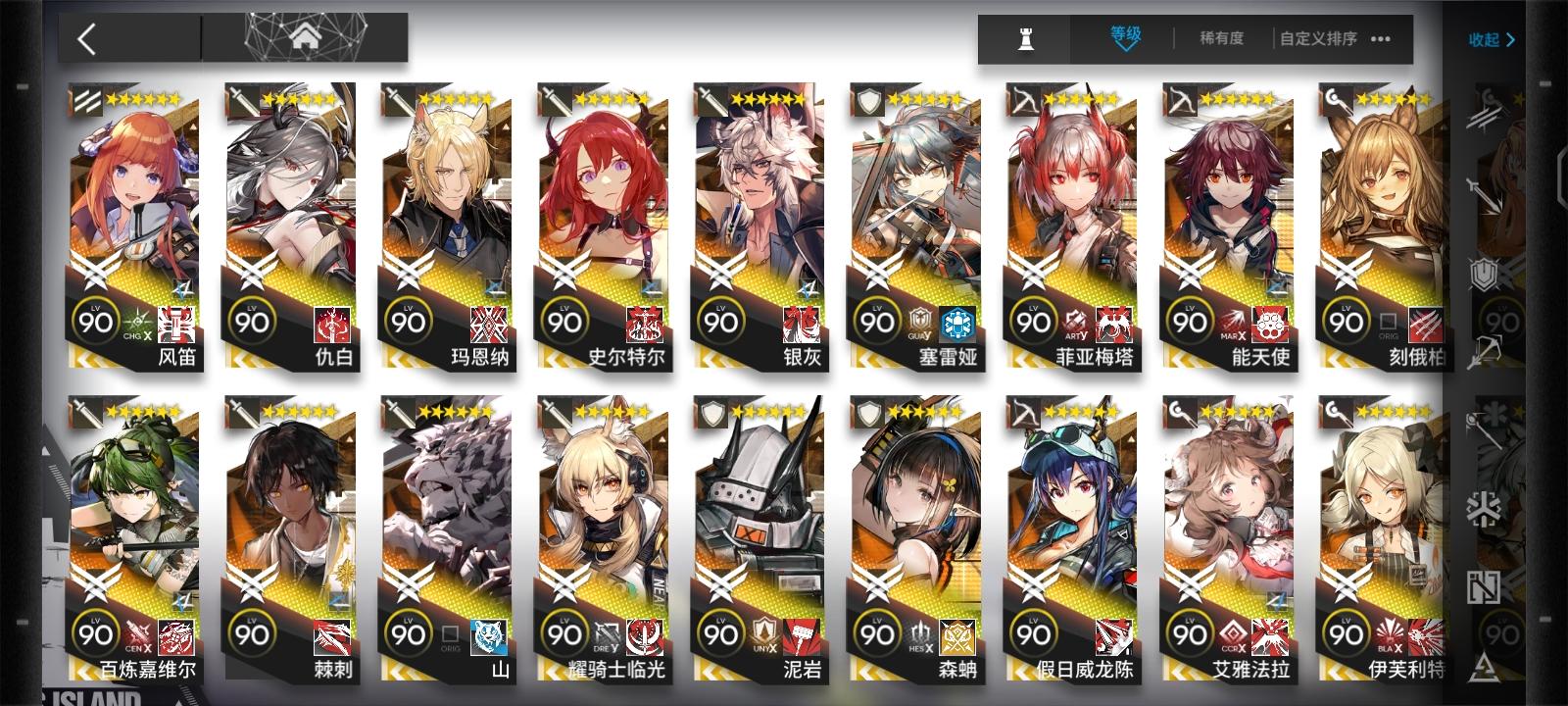Open the ••• extra sort options menu
This screenshot has height=706, width=1568.
pos(1380,39)
